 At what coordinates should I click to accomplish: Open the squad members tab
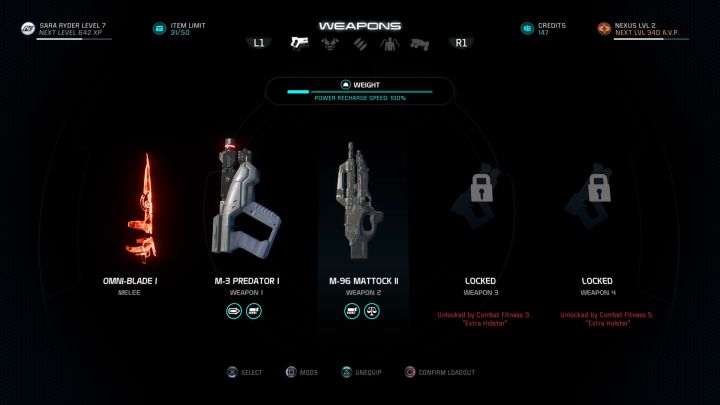[x=390, y=43]
